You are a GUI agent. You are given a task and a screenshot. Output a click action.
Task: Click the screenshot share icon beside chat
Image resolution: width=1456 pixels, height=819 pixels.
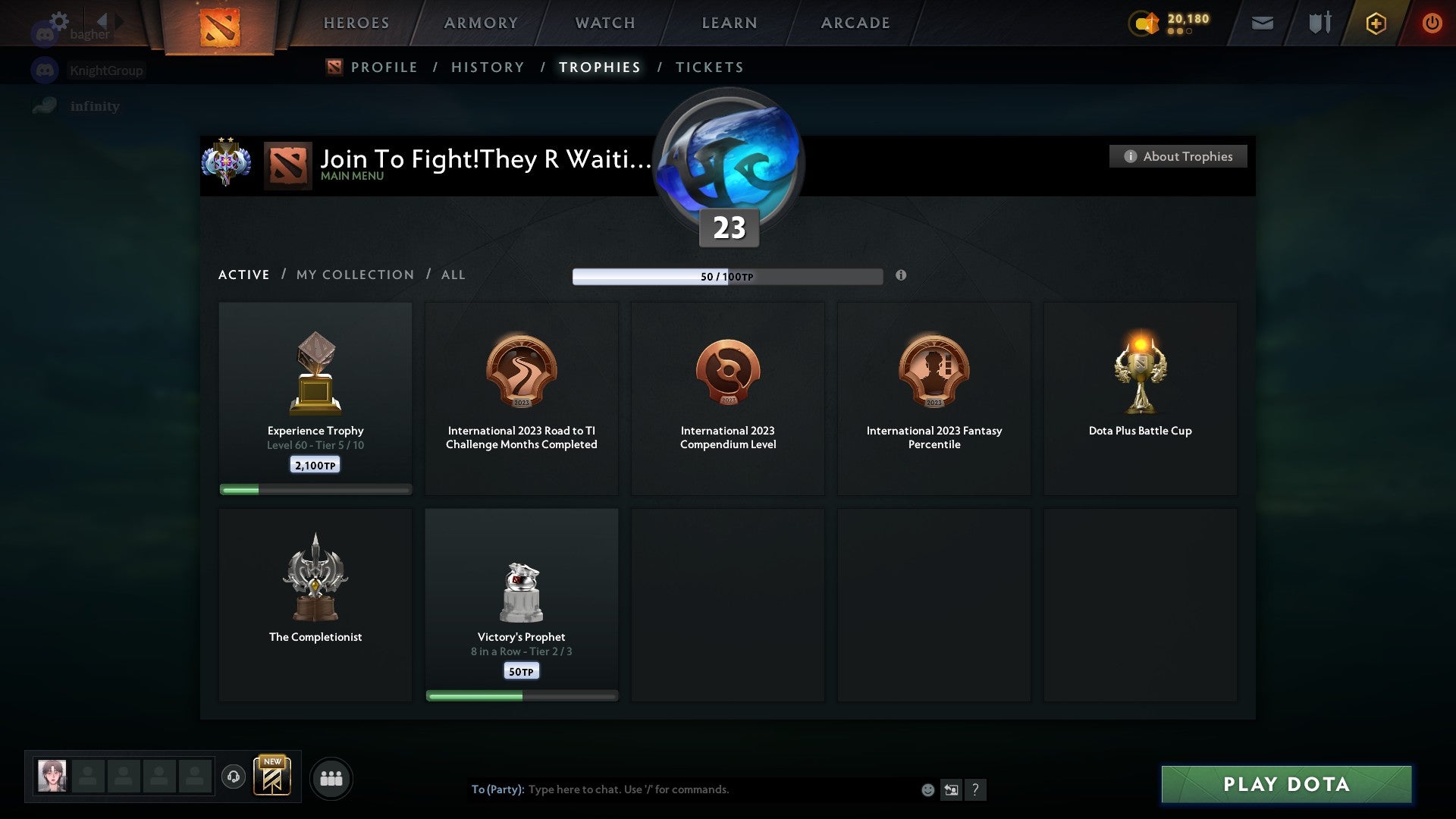952,789
